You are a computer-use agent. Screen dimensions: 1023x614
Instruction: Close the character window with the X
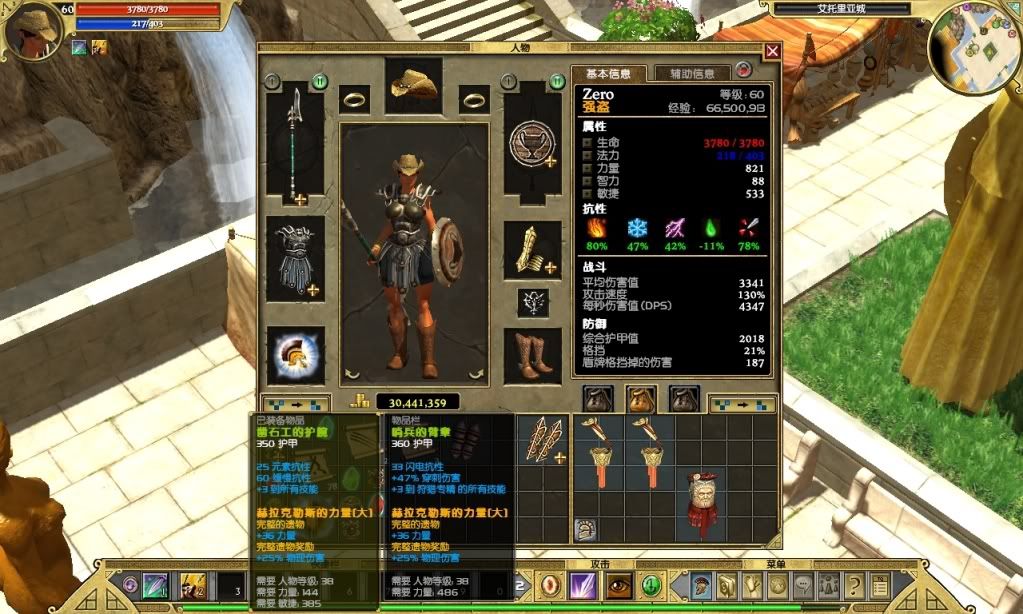tap(772, 51)
